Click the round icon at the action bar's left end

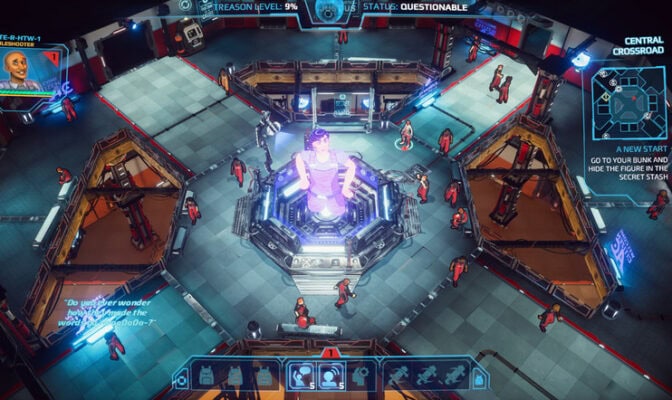(x=182, y=379)
